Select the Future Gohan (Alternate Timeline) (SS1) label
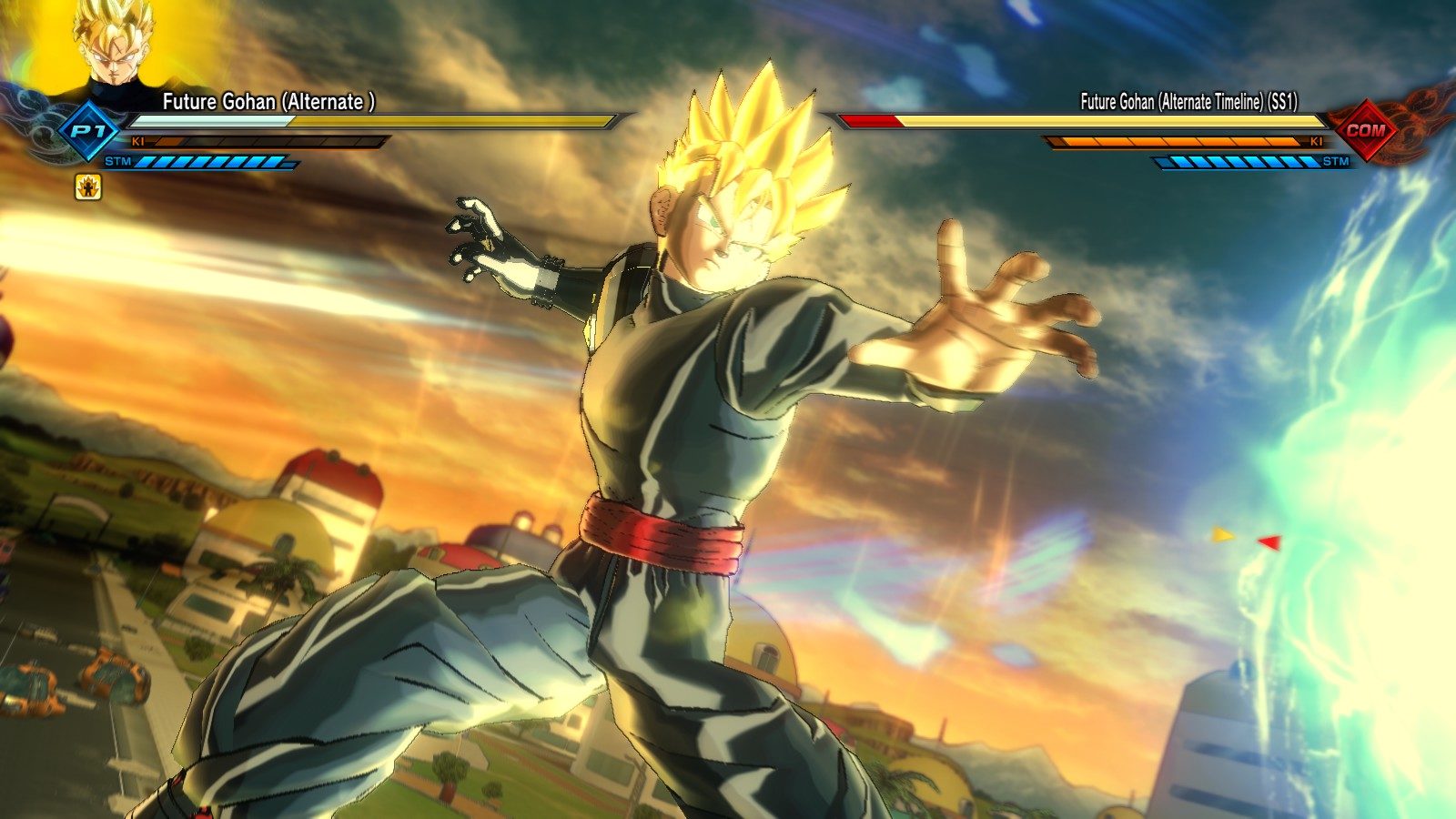This screenshot has height=819, width=1456. click(1190, 101)
